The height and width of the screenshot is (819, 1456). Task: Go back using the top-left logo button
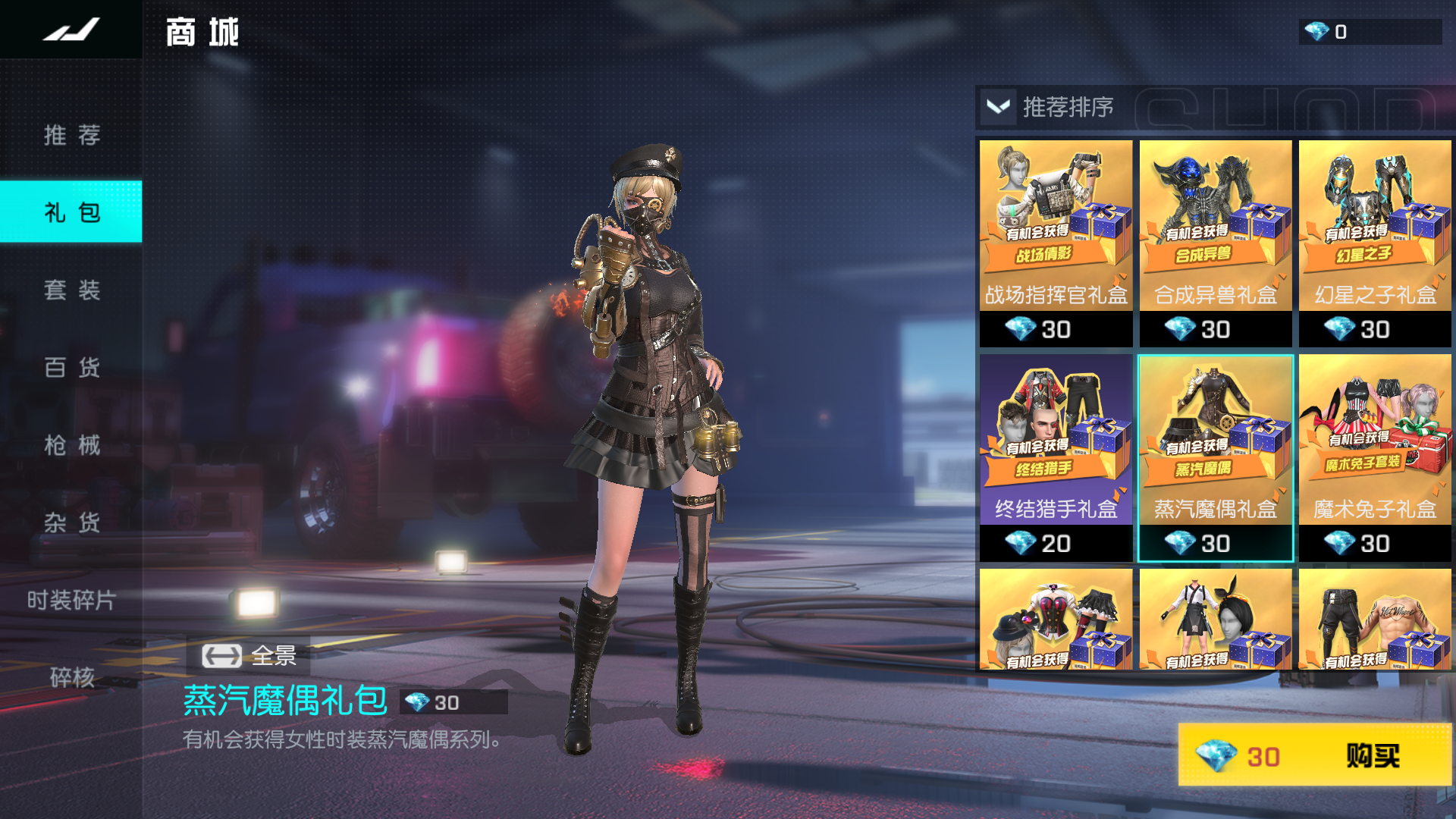71,30
